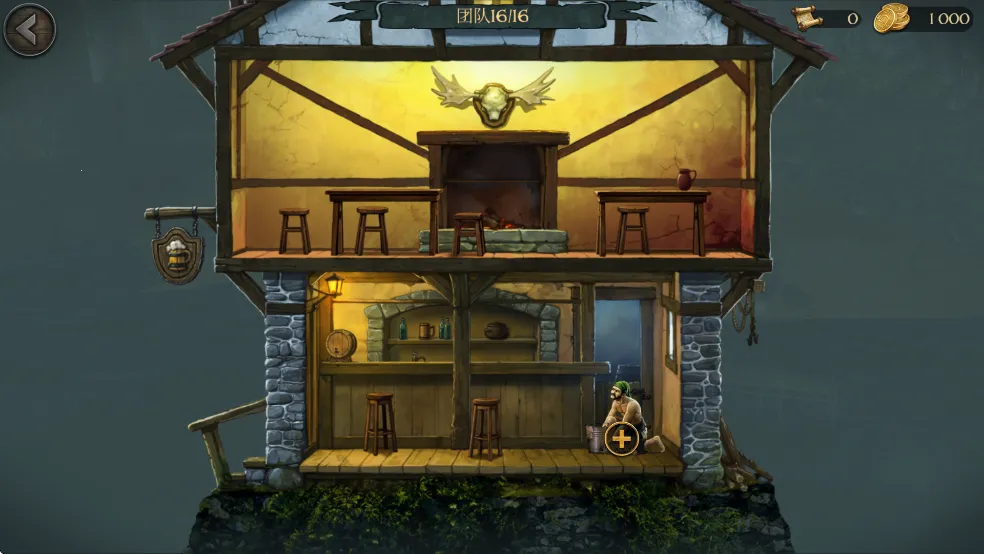
Task: Go back using the arrow button
Action: (29, 30)
